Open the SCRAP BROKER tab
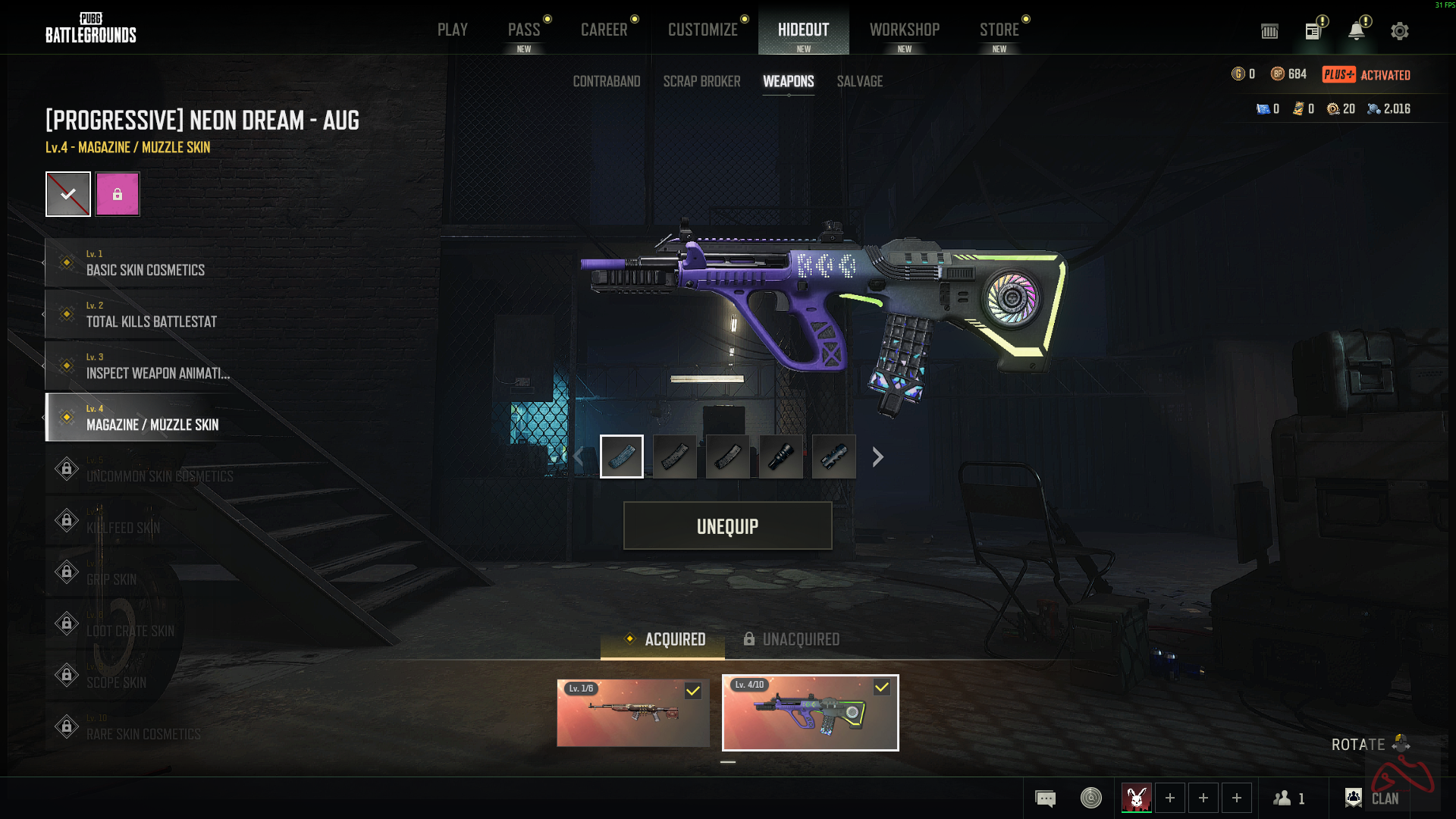Screen dimensions: 1456x819 701,81
